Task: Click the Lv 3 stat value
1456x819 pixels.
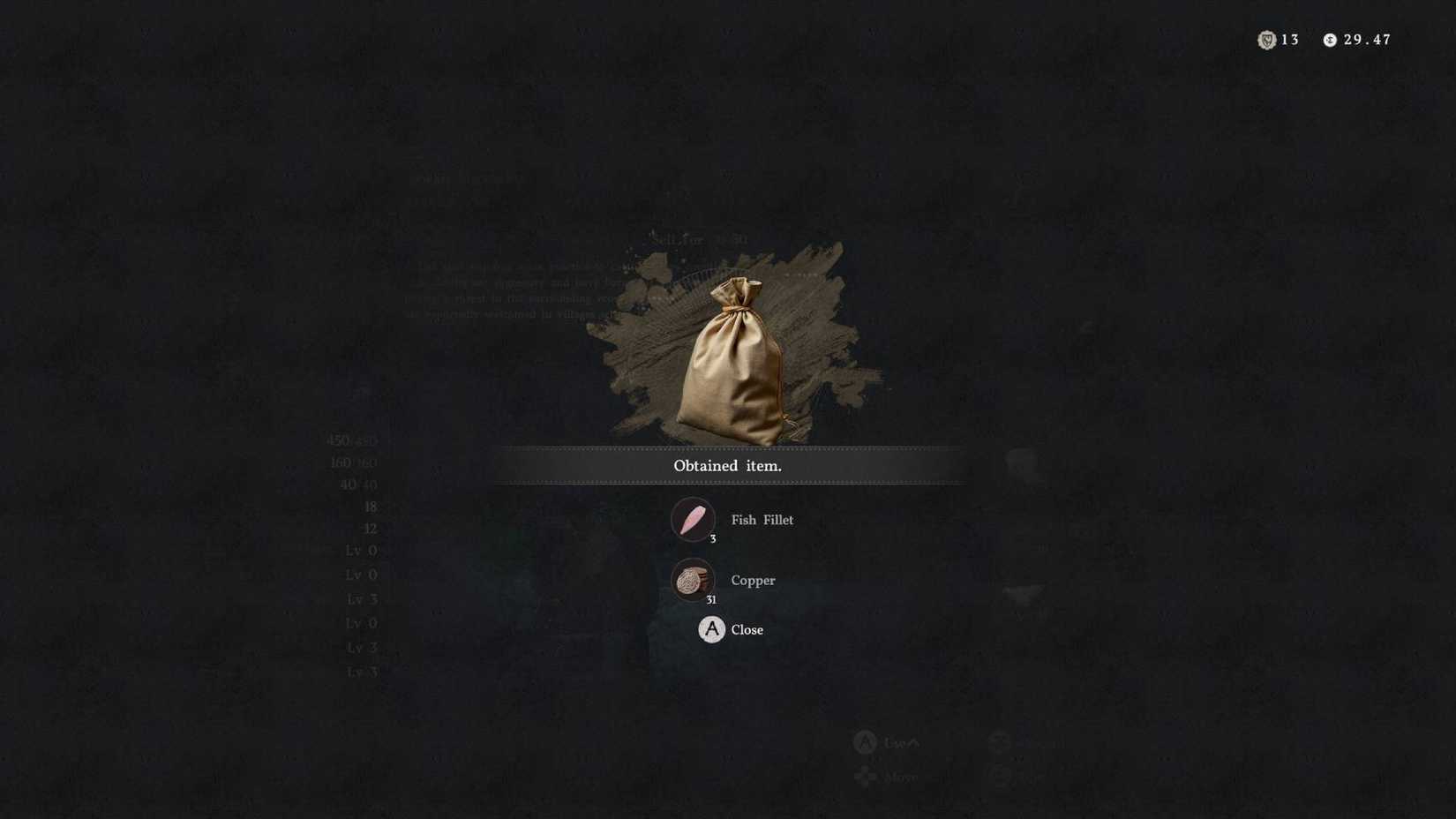Action: (x=364, y=598)
